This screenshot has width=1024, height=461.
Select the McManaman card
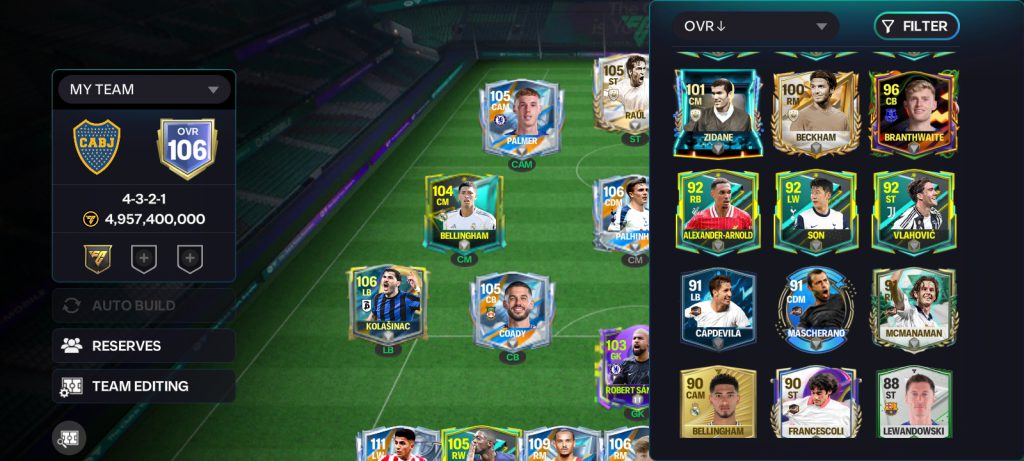tap(913, 308)
